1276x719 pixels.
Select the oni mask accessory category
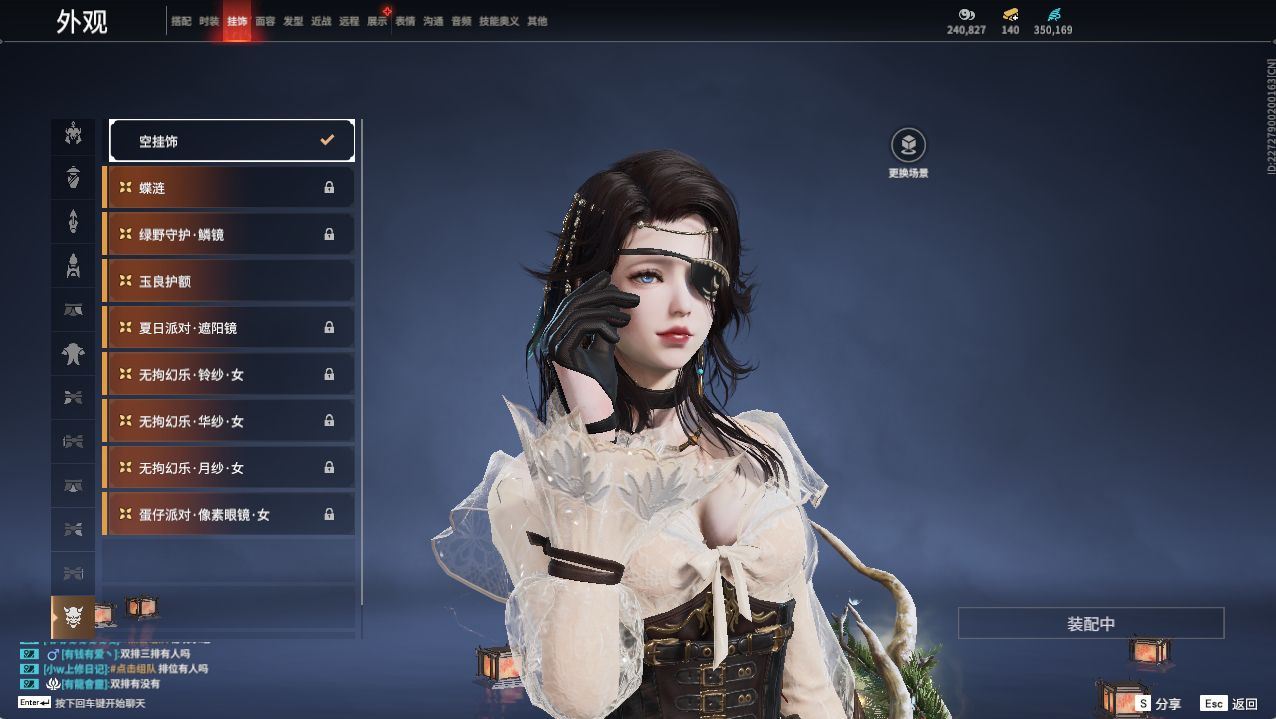(73, 617)
